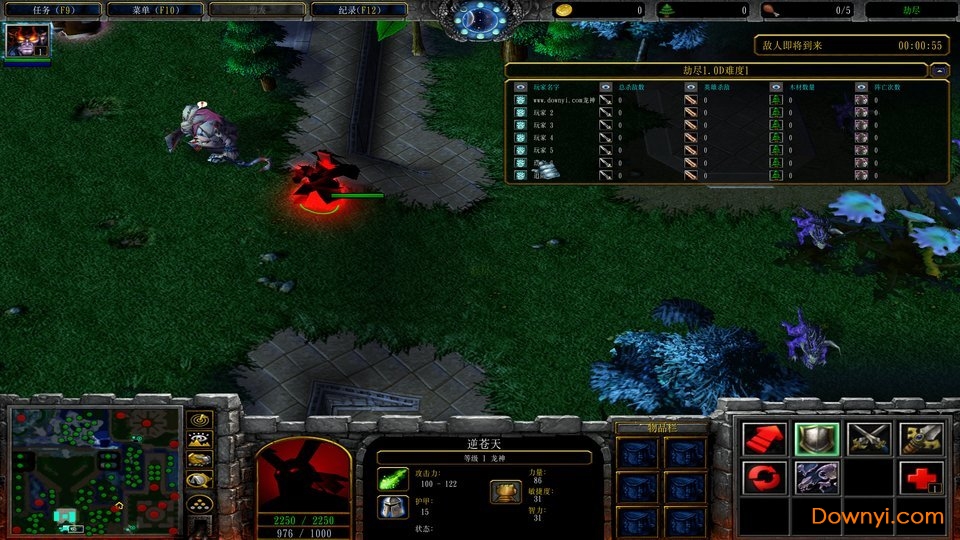Click the Patrol command red circular arrows
This screenshot has width=960, height=540.
click(763, 477)
